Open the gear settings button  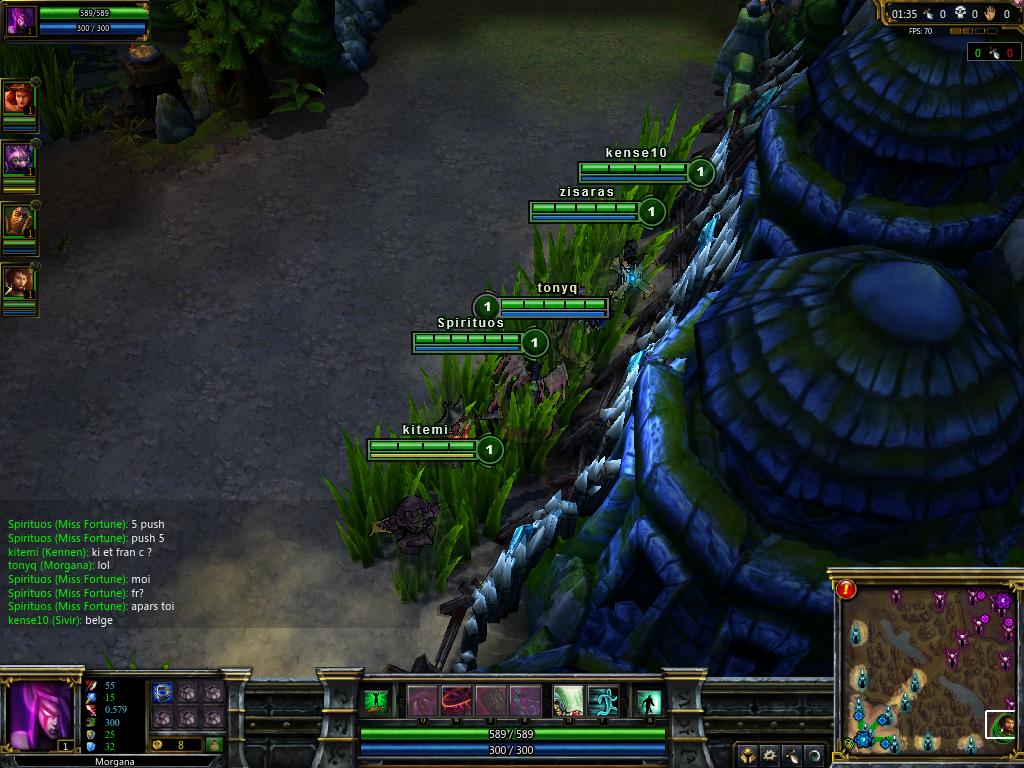click(x=770, y=754)
